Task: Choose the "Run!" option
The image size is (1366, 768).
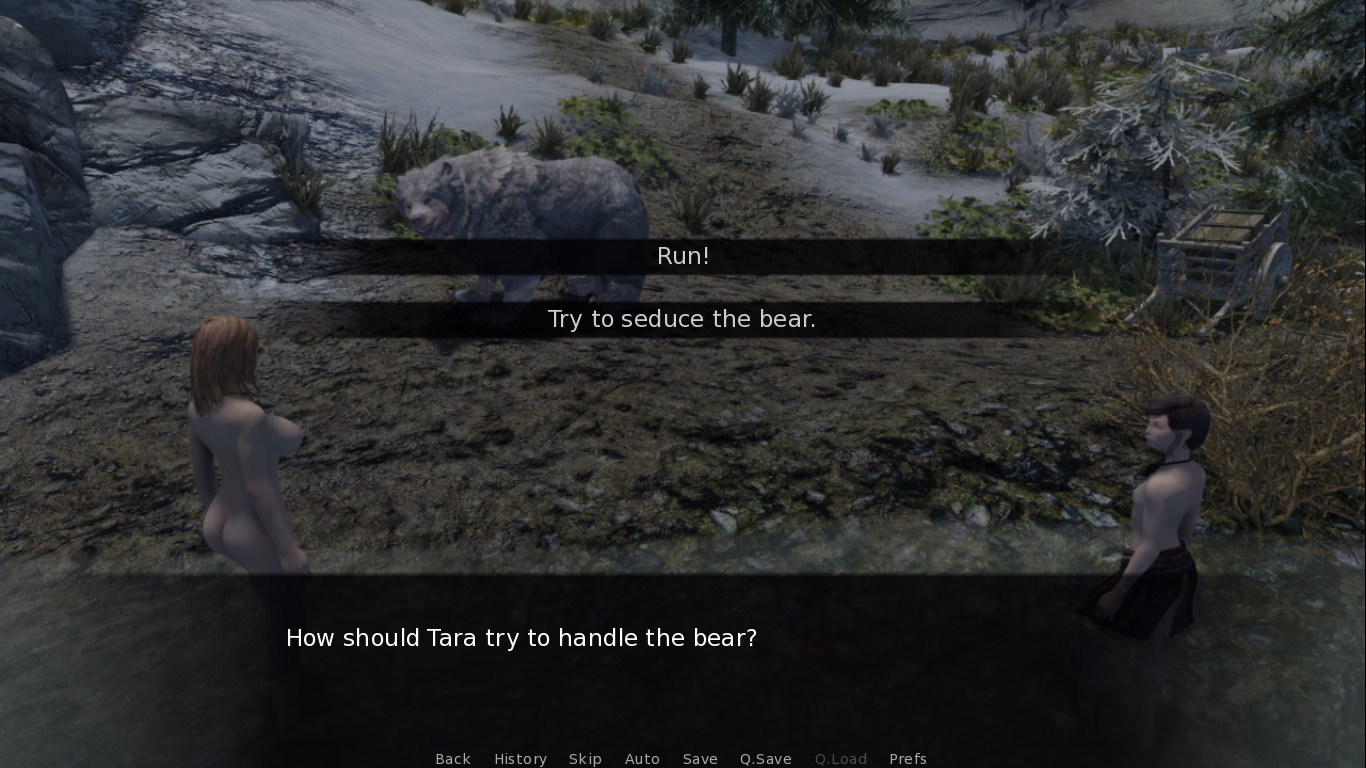Action: (683, 256)
